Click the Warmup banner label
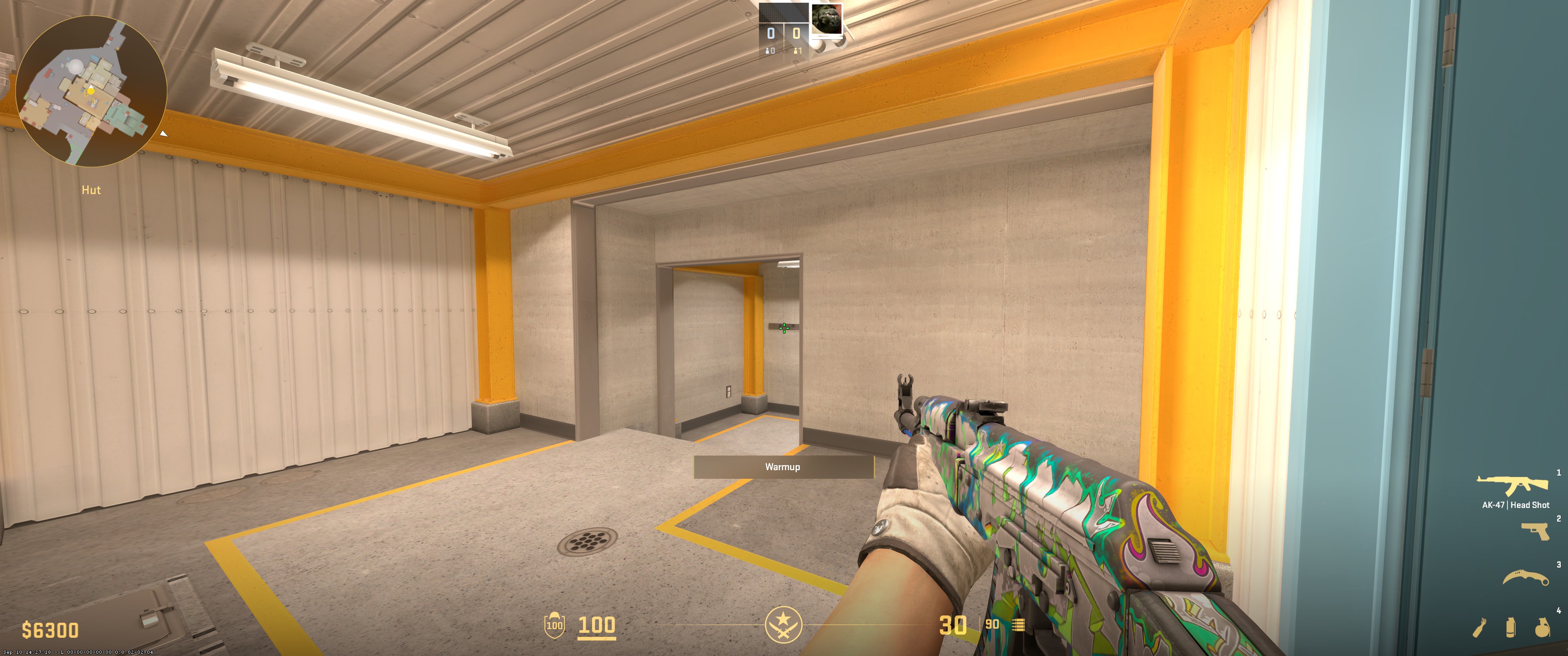Screen dimensions: 1568x656 [783, 468]
